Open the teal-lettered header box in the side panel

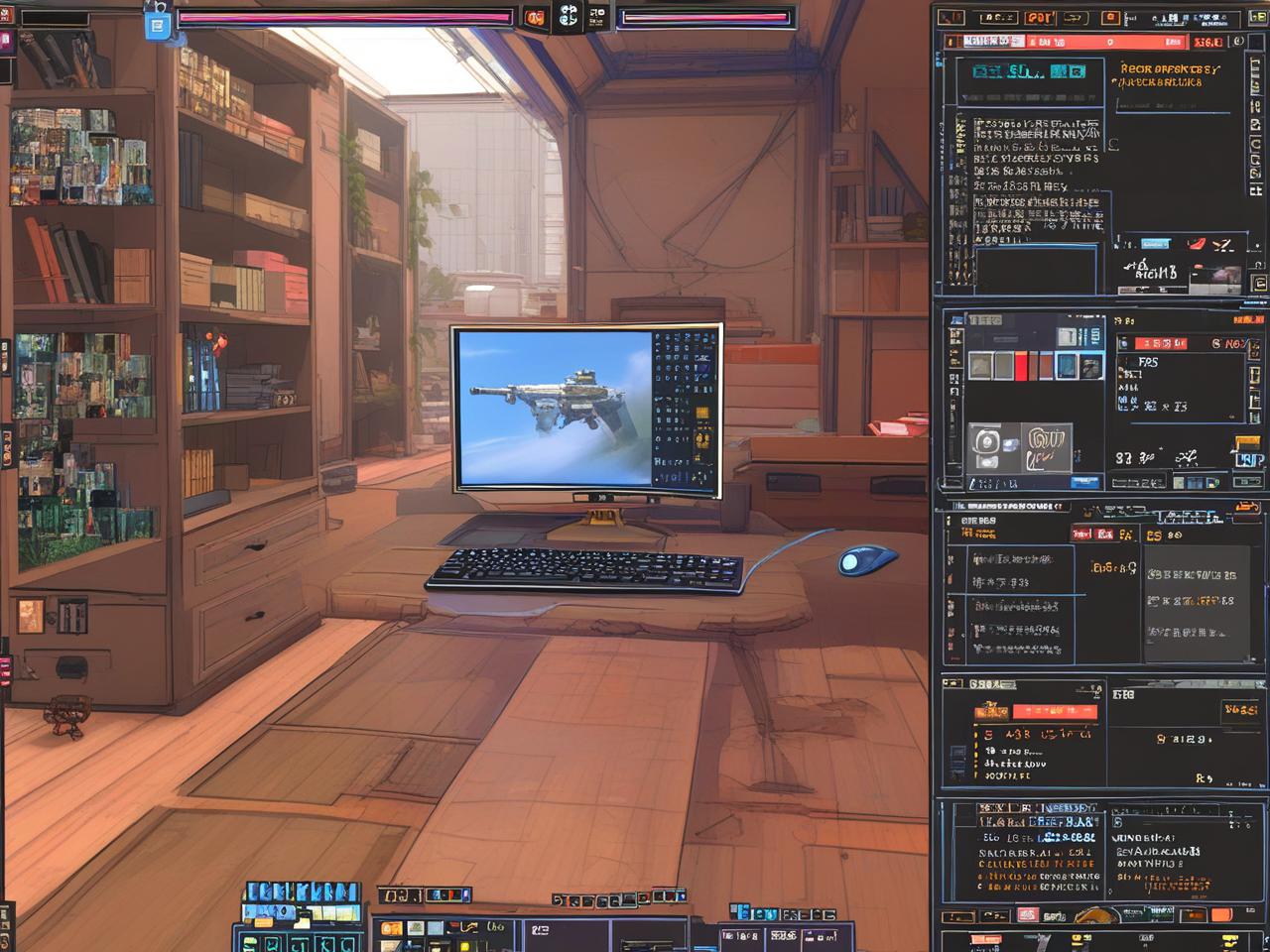(x=1027, y=71)
